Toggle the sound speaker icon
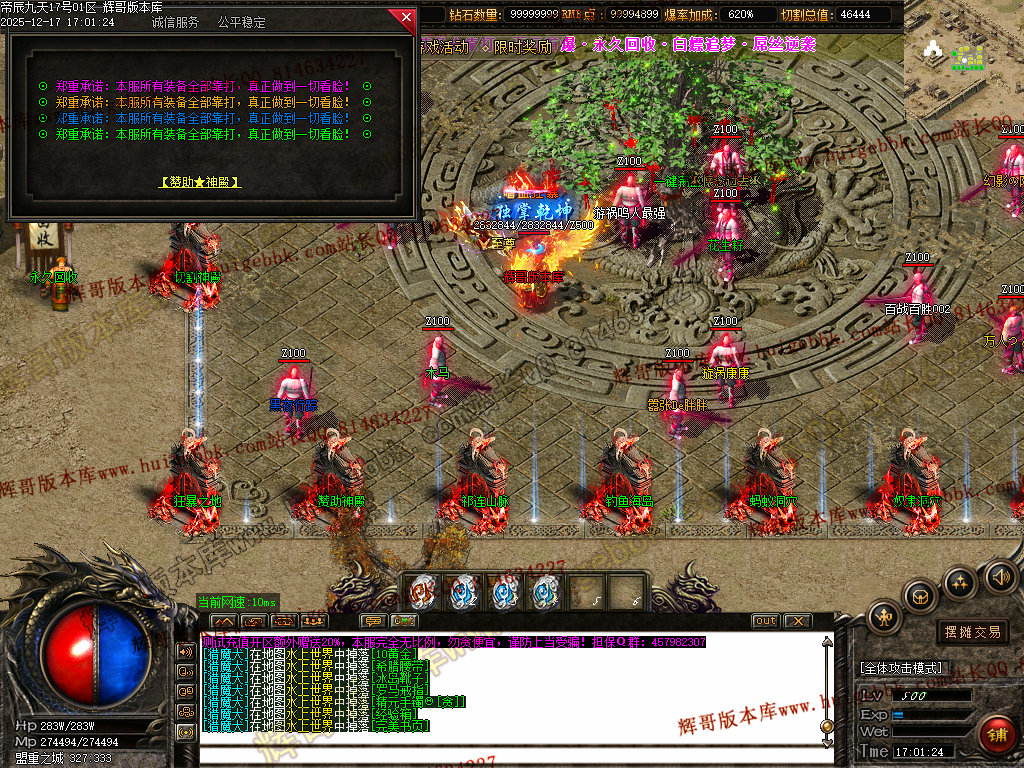 (x=1000, y=576)
